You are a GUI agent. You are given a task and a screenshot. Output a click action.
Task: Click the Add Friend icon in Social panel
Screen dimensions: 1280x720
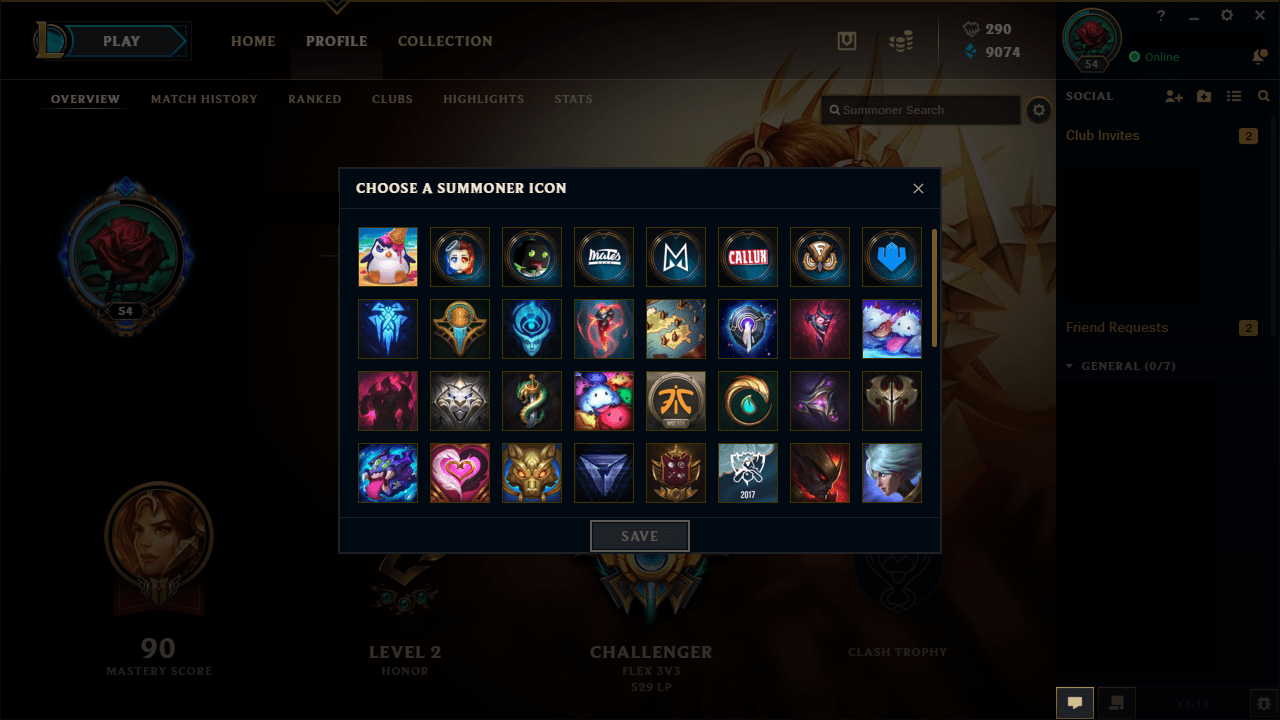point(1172,96)
